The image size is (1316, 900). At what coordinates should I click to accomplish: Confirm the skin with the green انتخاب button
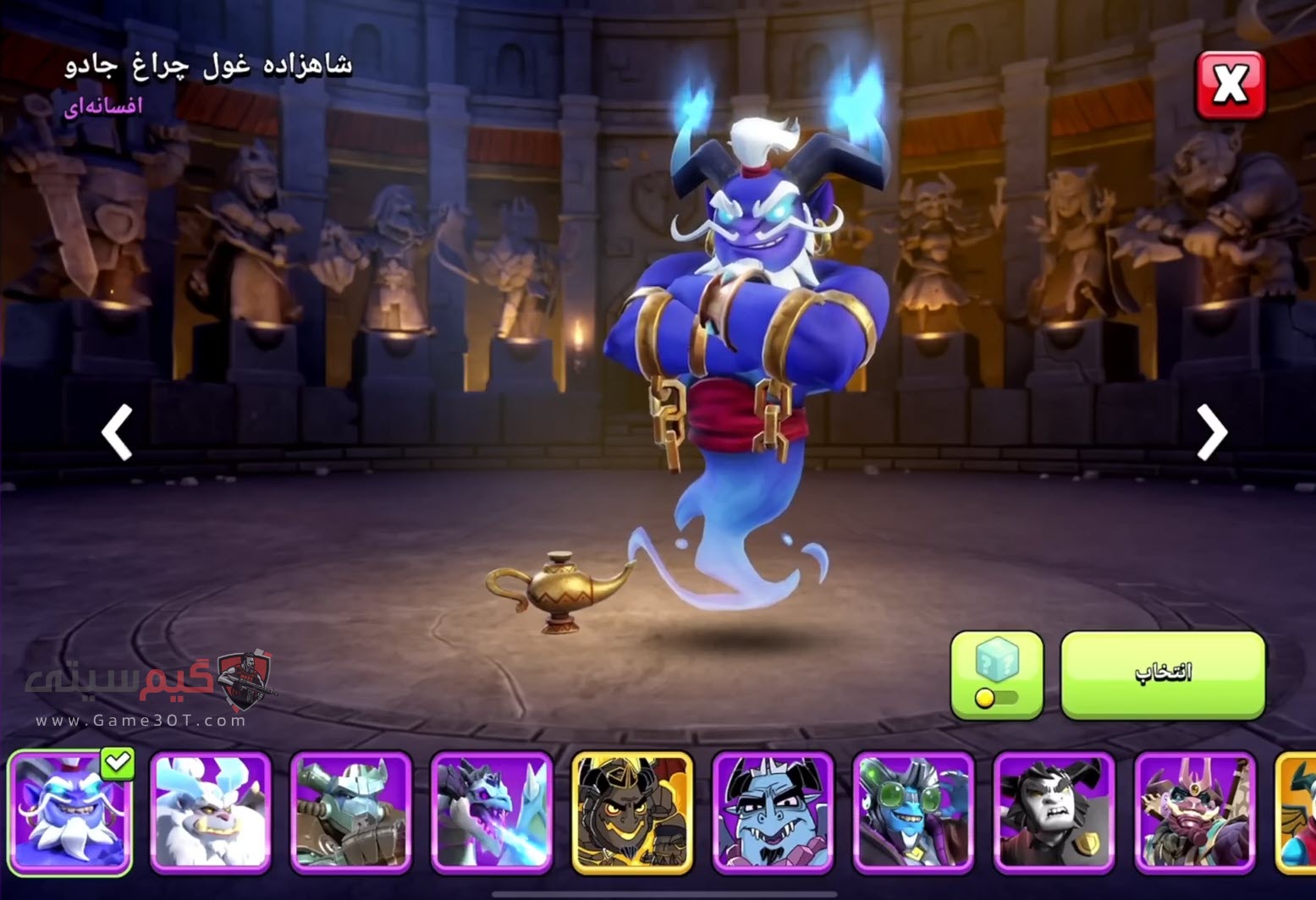pyautogui.click(x=1163, y=674)
